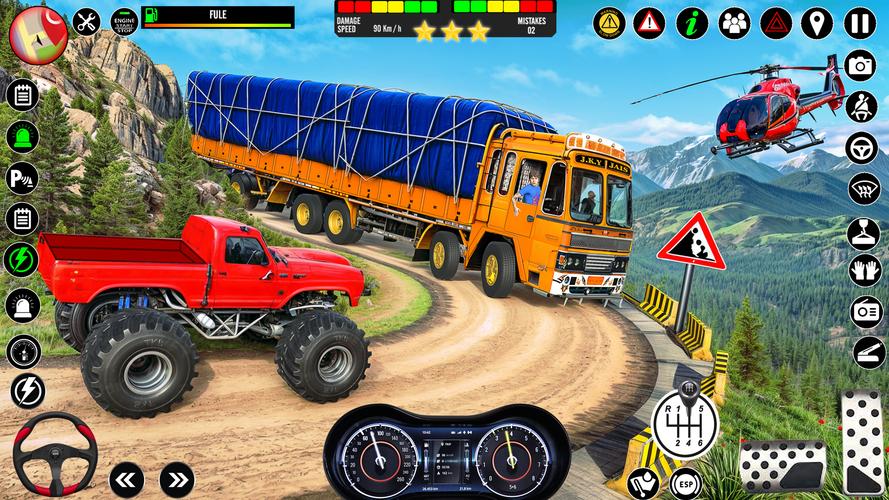Click the yellow warning triangle icon
The width and height of the screenshot is (889, 500).
click(x=608, y=22)
